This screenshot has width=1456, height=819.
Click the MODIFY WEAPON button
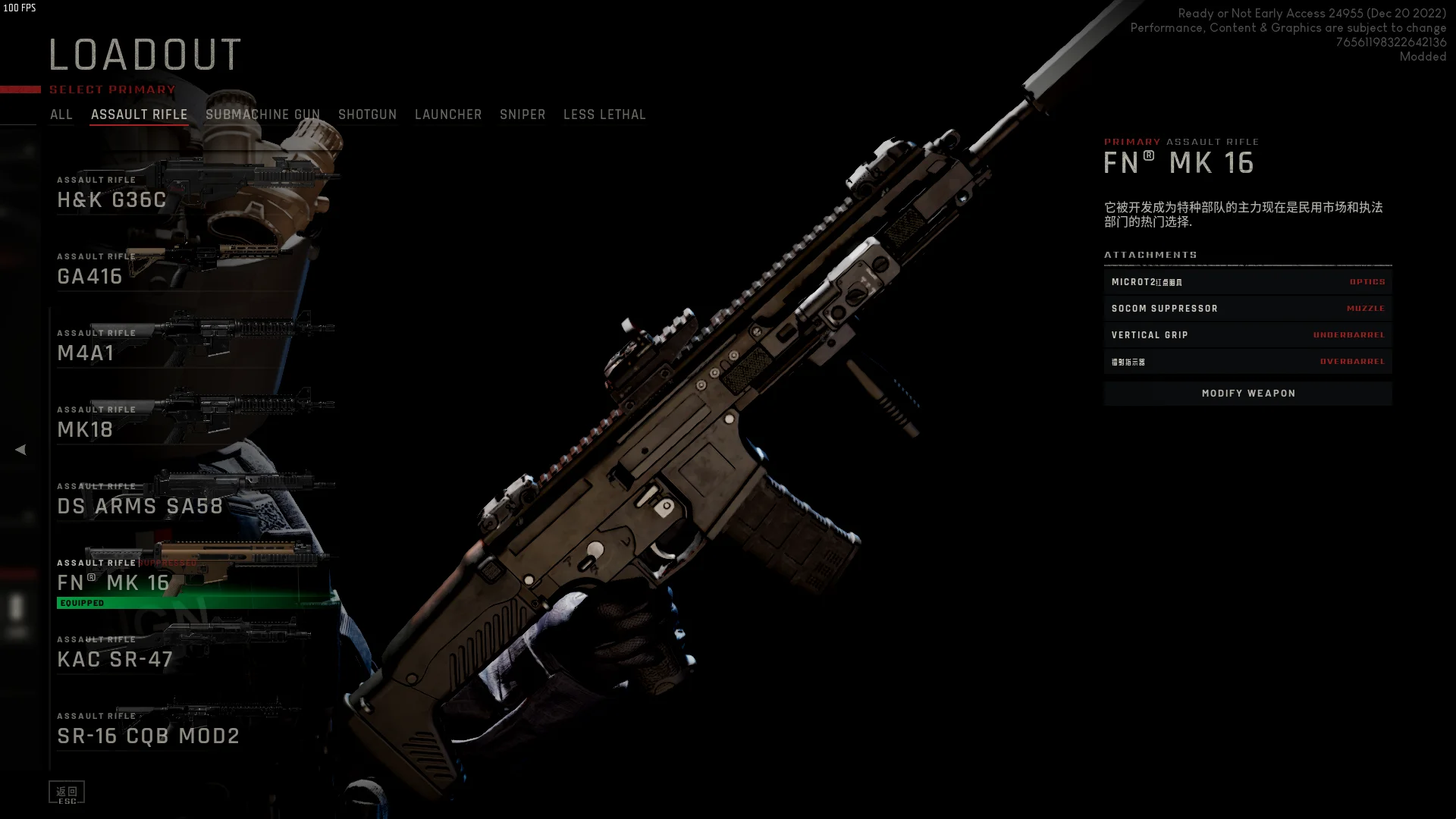click(x=1248, y=394)
